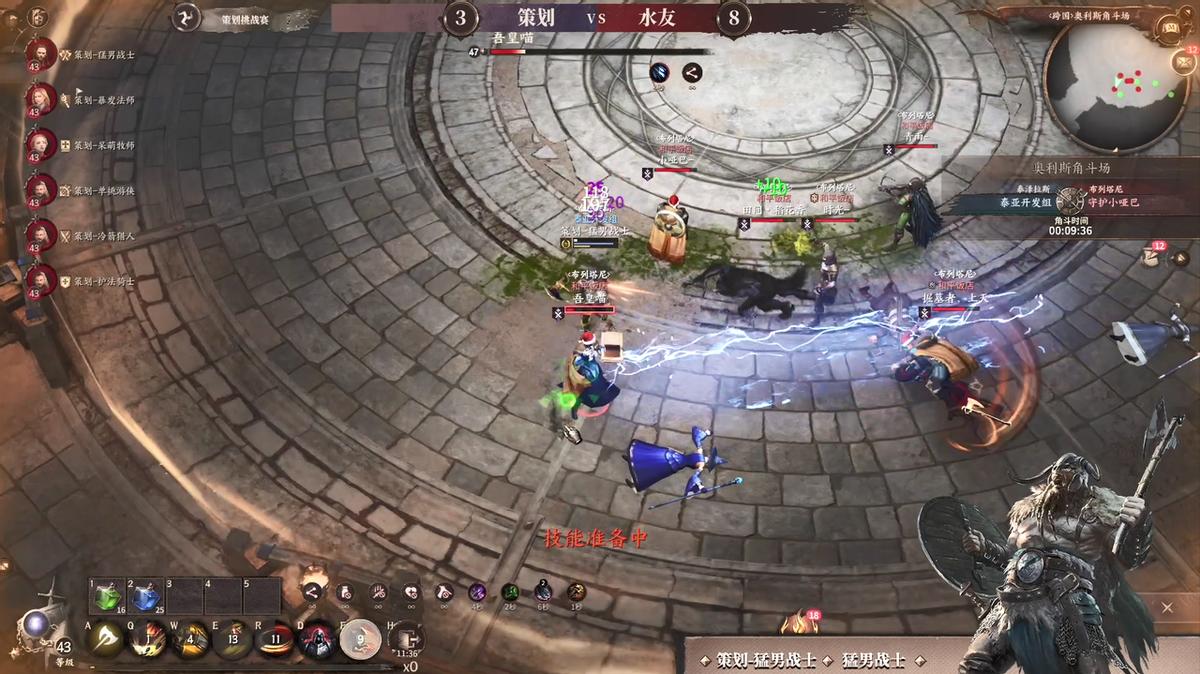
Task: Click the exit-door icon on the hotbar
Action: [406, 639]
